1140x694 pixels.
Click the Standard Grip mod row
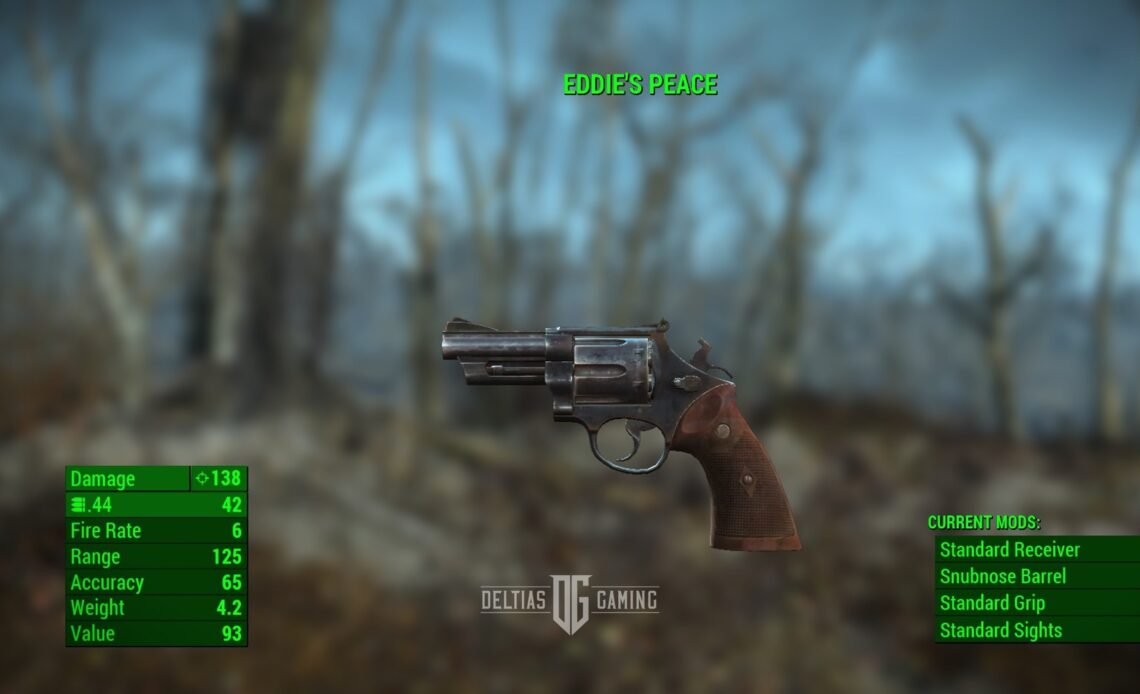pyautogui.click(x=992, y=603)
